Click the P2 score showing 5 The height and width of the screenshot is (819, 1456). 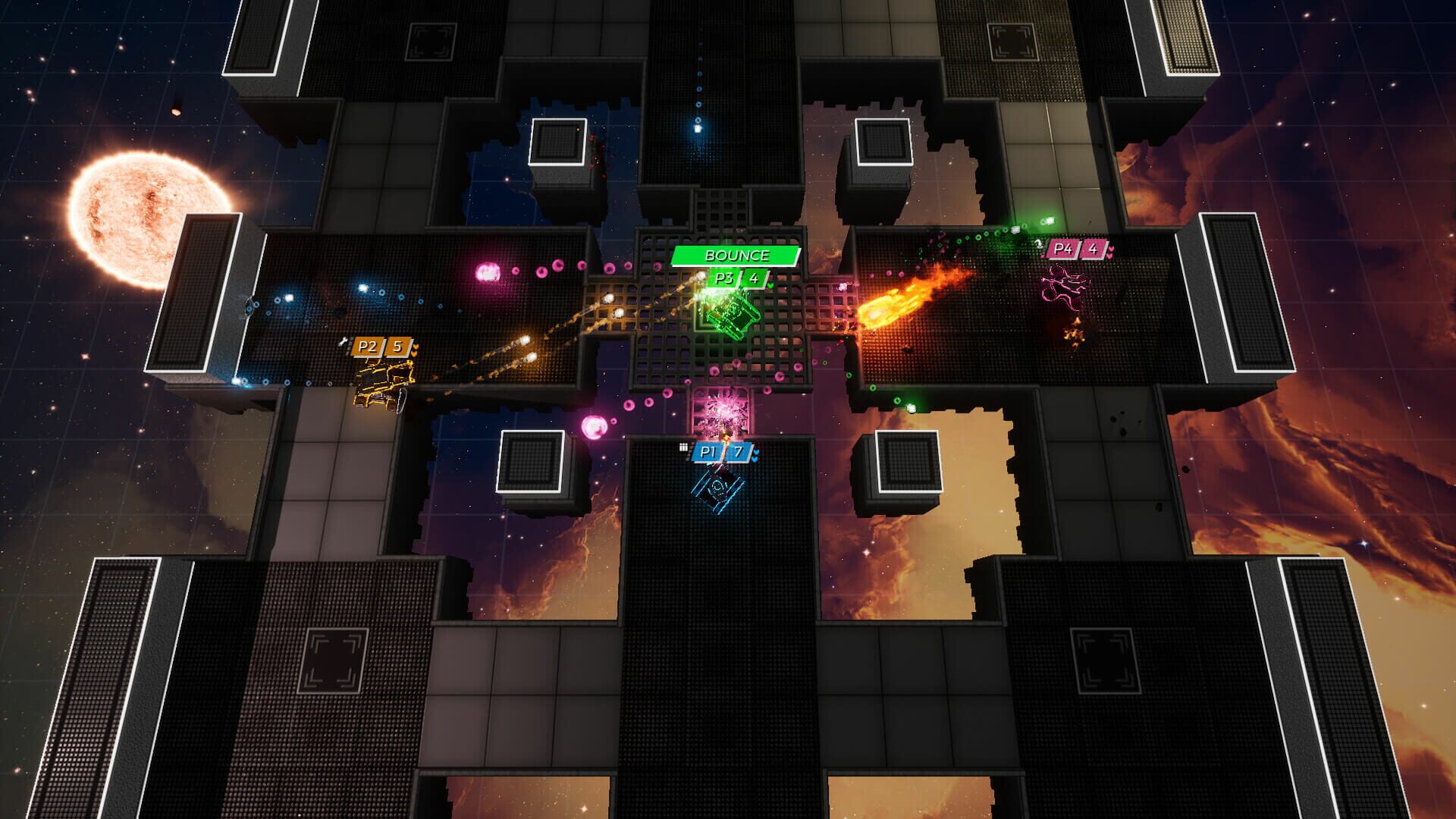(398, 347)
